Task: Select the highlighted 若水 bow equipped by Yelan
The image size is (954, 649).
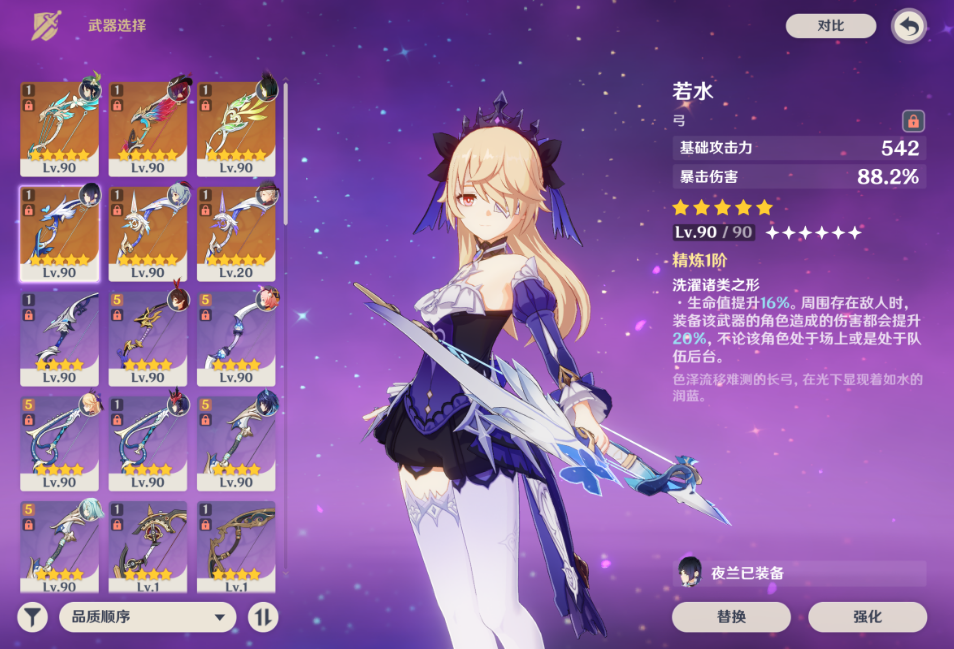Action: pos(59,233)
